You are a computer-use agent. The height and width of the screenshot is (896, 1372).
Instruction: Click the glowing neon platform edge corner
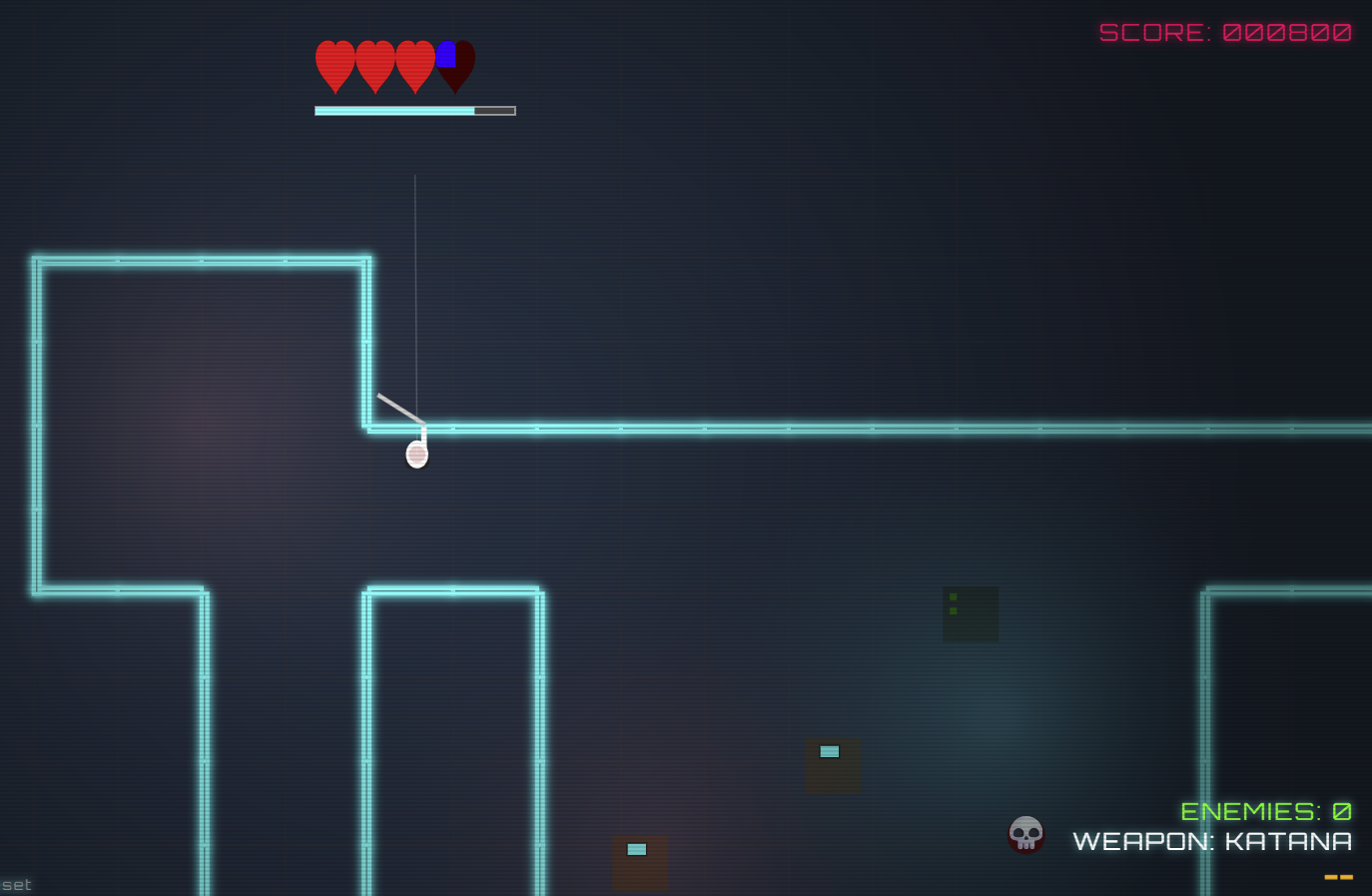[367, 430]
